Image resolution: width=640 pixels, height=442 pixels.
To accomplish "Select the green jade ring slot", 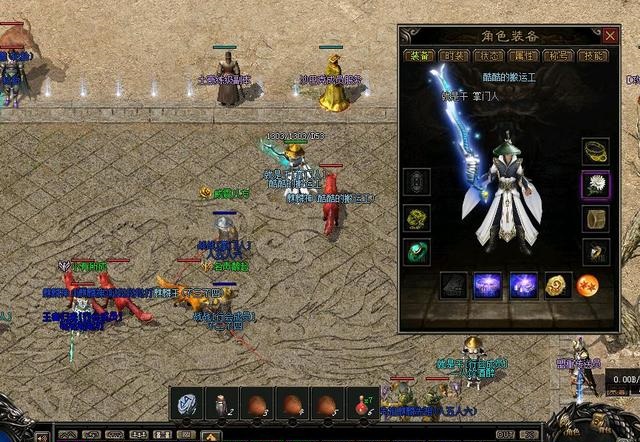I will (417, 251).
